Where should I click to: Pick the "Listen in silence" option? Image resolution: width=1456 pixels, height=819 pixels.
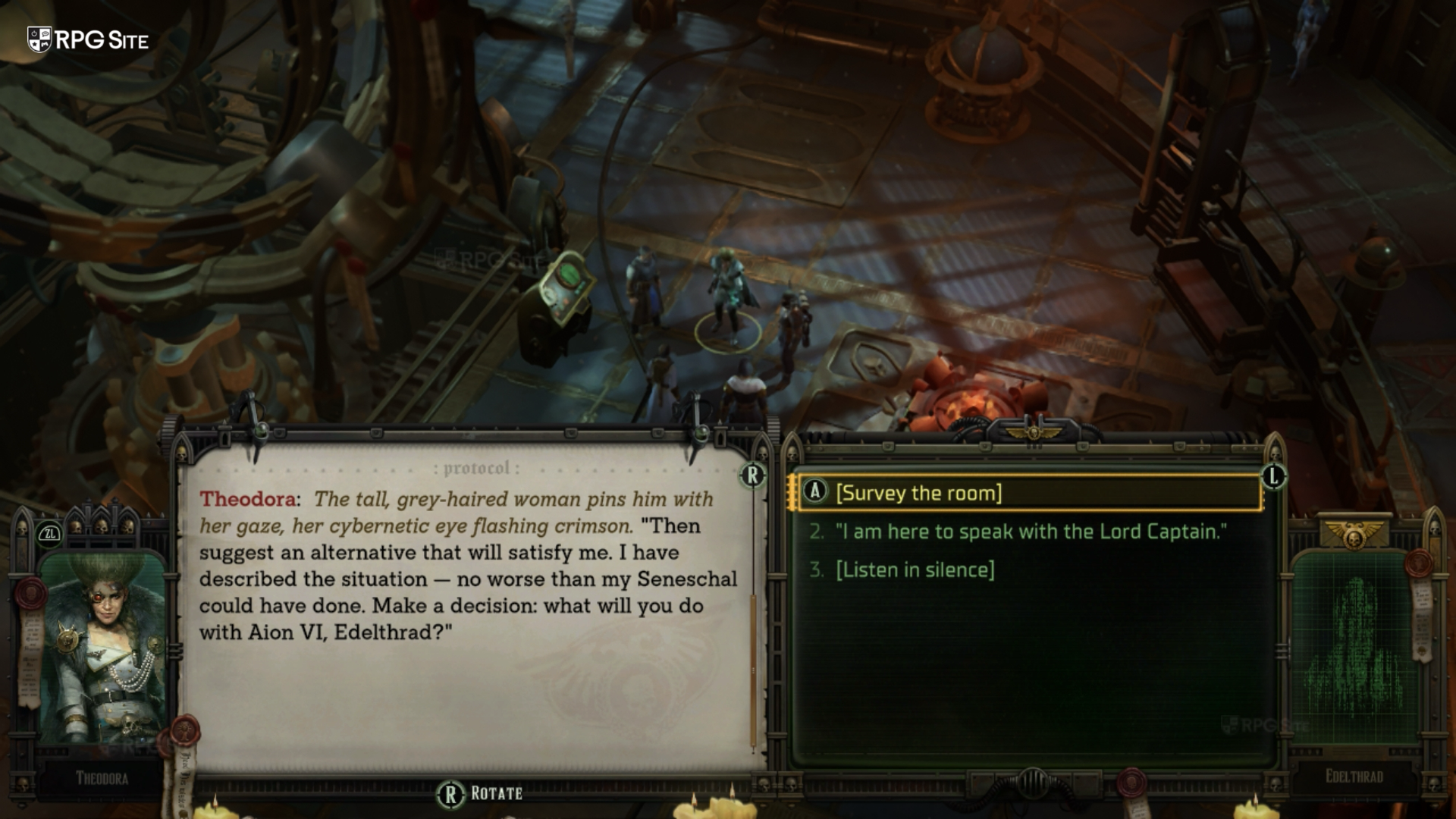pyautogui.click(x=915, y=570)
